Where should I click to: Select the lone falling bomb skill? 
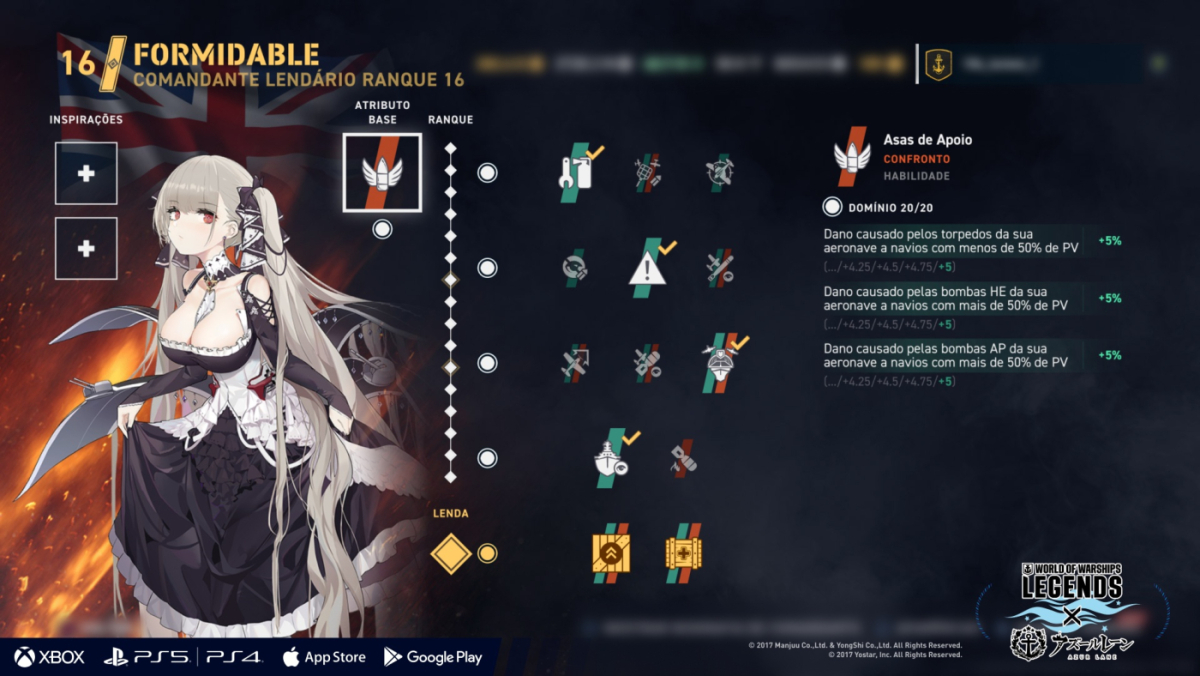point(684,457)
